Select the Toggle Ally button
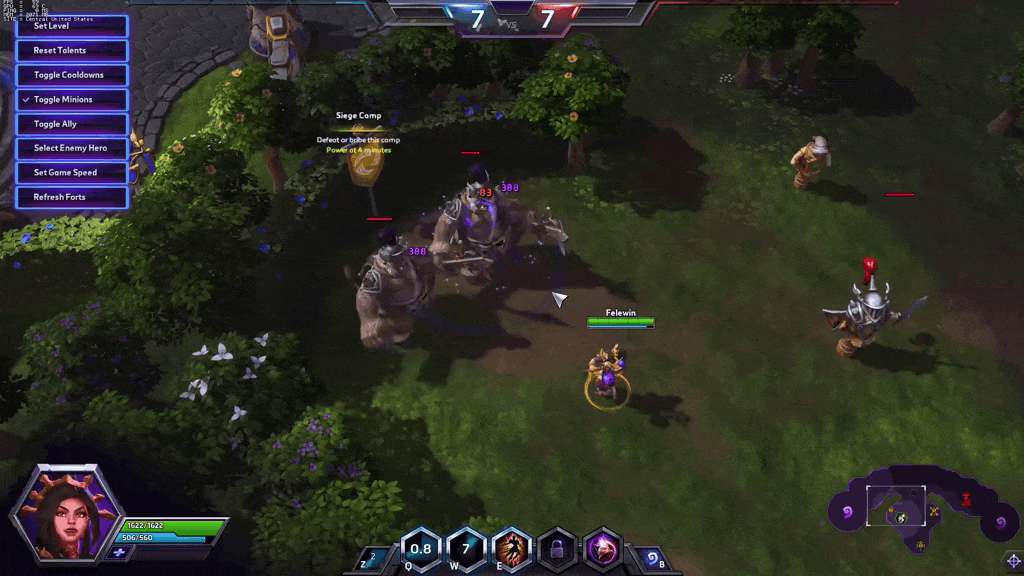The image size is (1024, 576). (x=71, y=124)
